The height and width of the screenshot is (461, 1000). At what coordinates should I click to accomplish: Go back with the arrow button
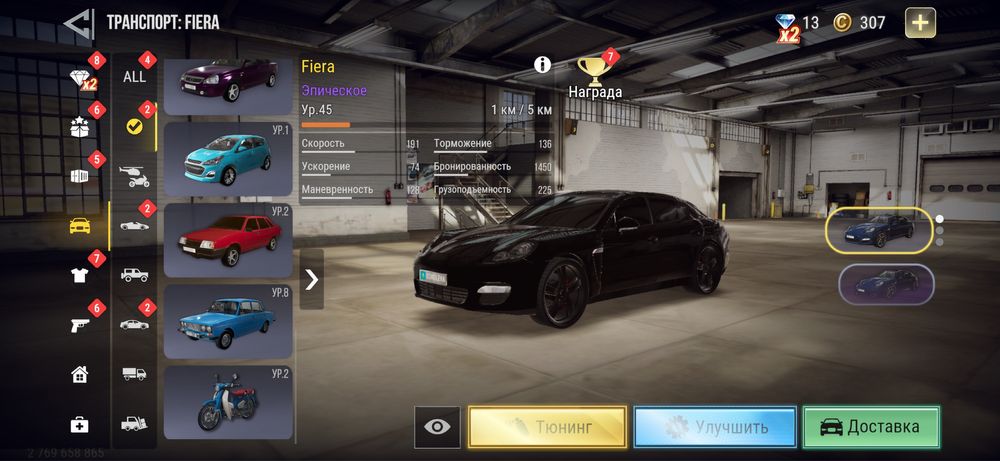[78, 22]
